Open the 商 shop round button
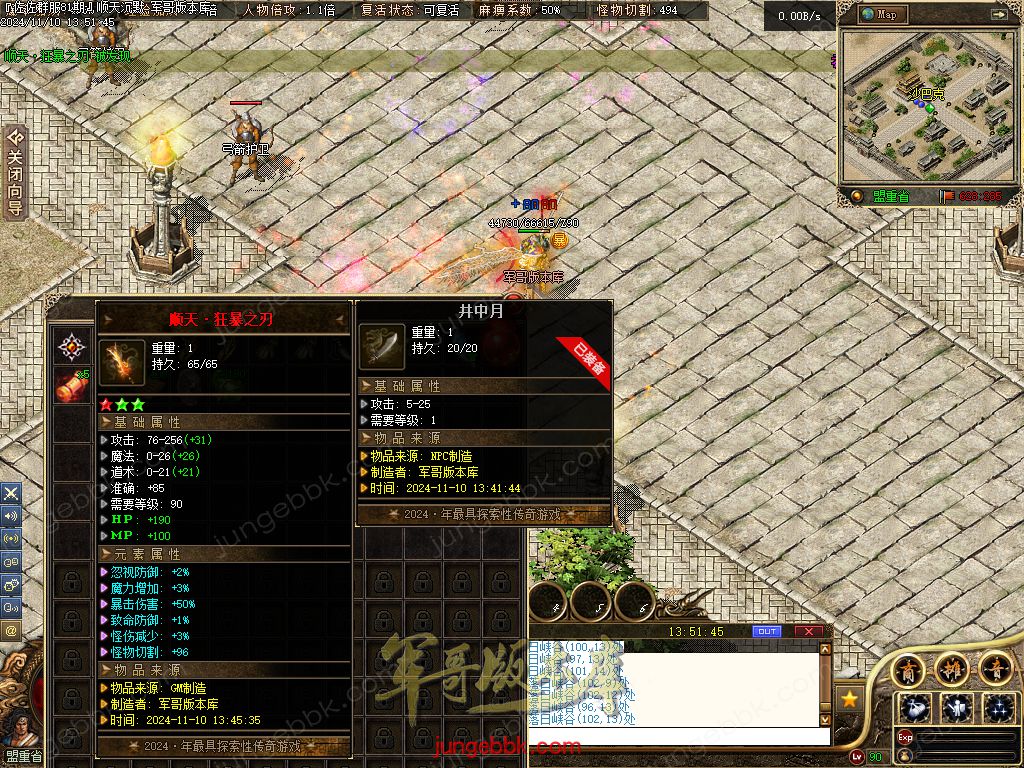 pos(908,668)
